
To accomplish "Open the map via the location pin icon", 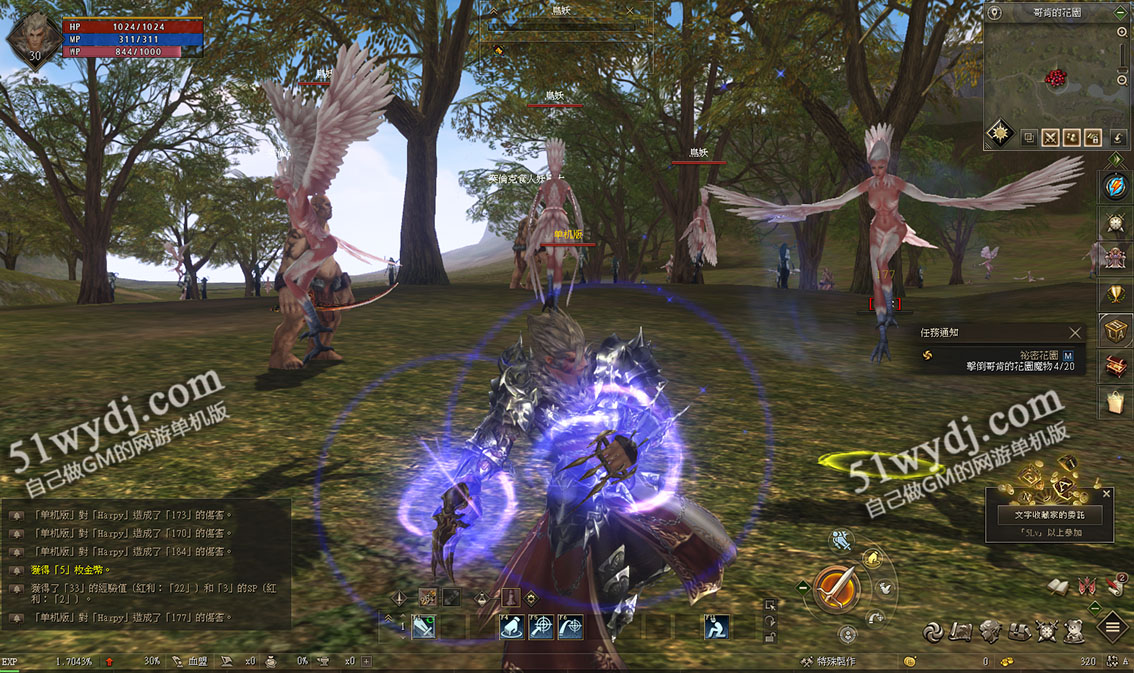I will pos(995,12).
